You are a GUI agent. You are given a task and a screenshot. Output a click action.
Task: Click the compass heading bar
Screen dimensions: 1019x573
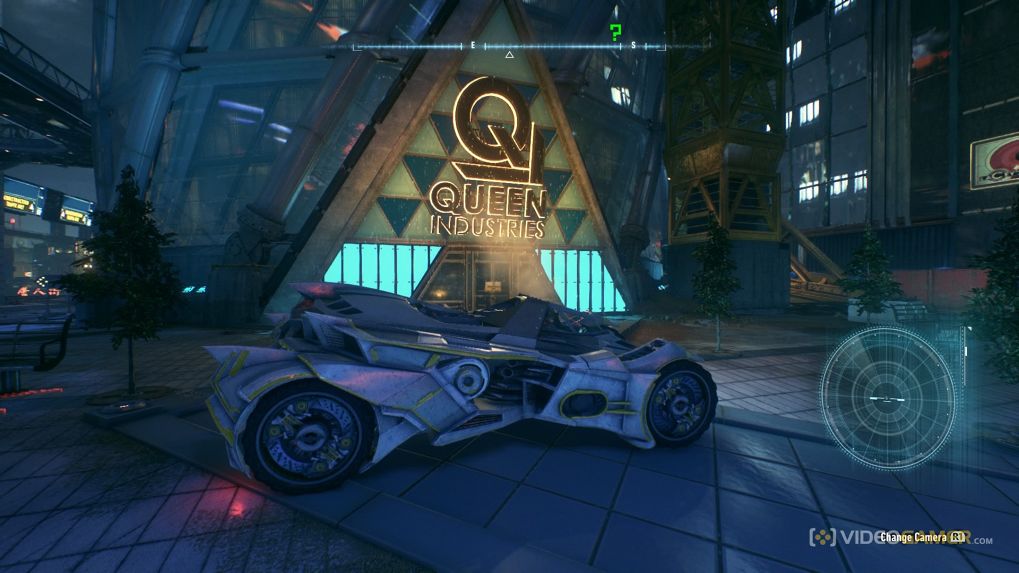tap(530, 46)
